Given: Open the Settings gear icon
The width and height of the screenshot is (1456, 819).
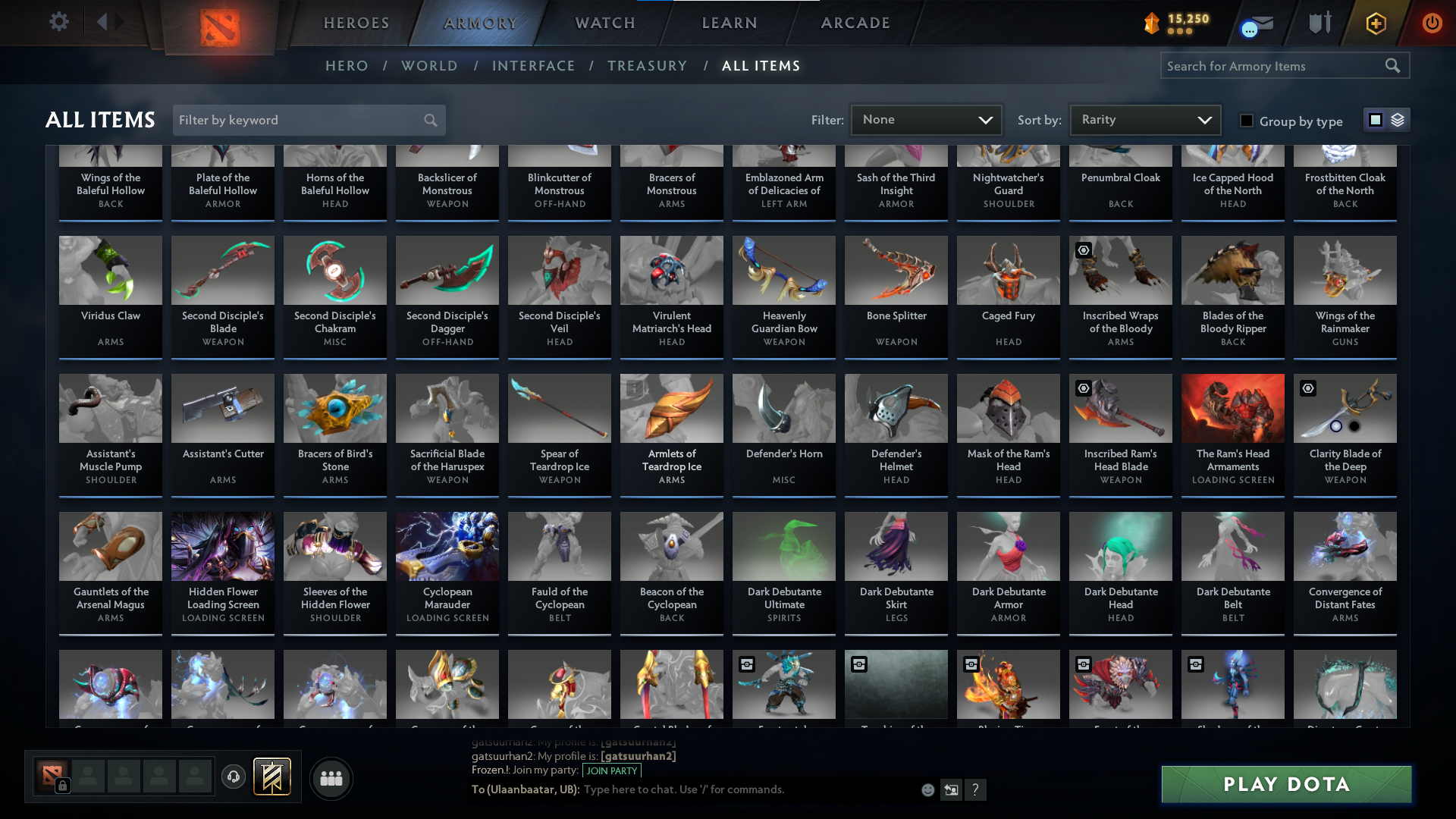Looking at the screenshot, I should [59, 22].
